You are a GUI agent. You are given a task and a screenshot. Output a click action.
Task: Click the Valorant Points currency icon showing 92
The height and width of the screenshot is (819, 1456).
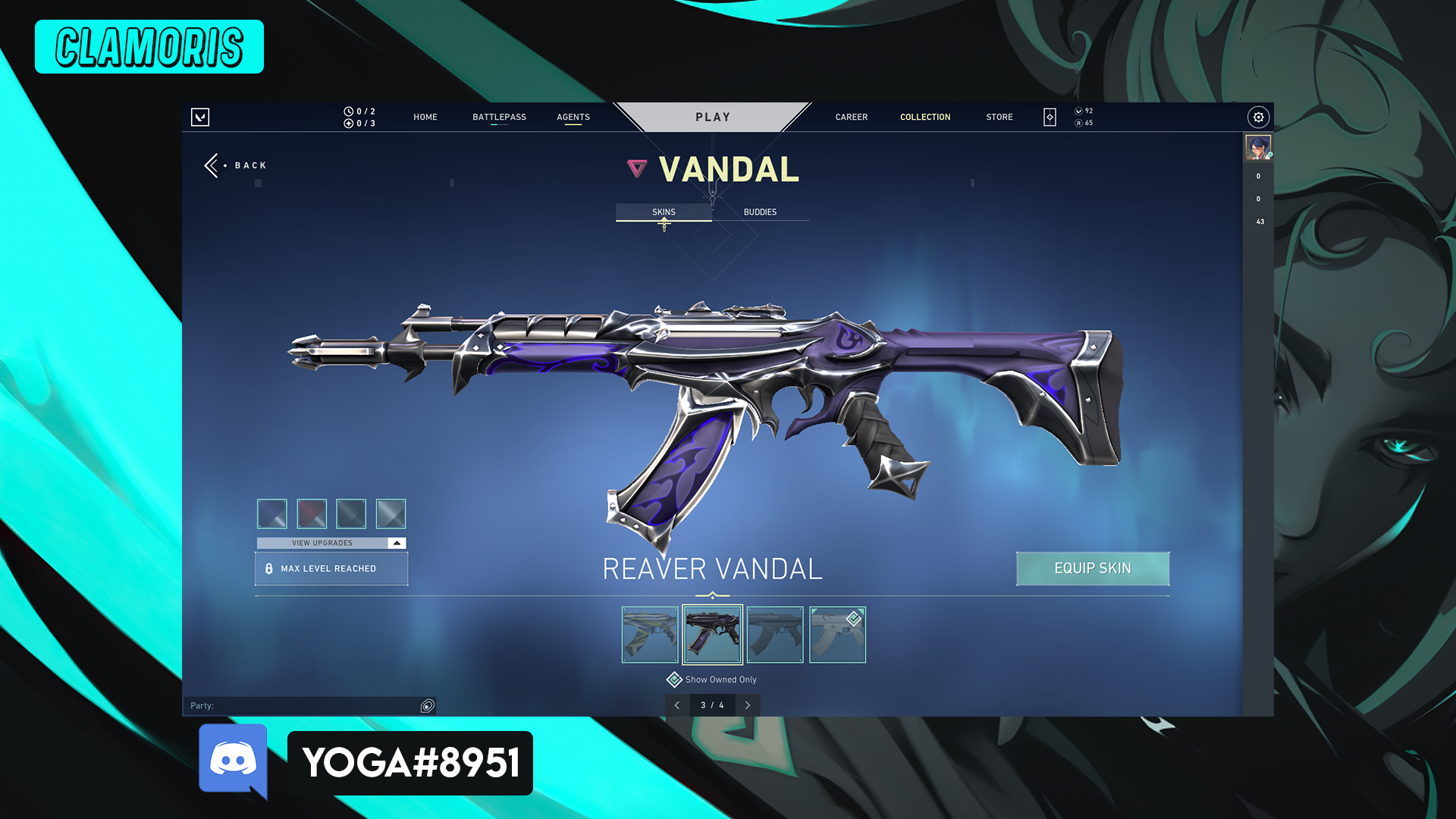click(1078, 110)
